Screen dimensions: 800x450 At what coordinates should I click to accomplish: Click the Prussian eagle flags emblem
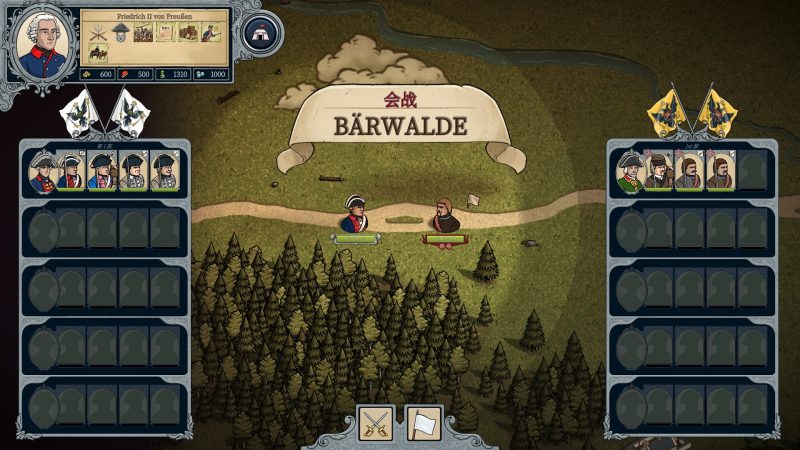click(100, 113)
